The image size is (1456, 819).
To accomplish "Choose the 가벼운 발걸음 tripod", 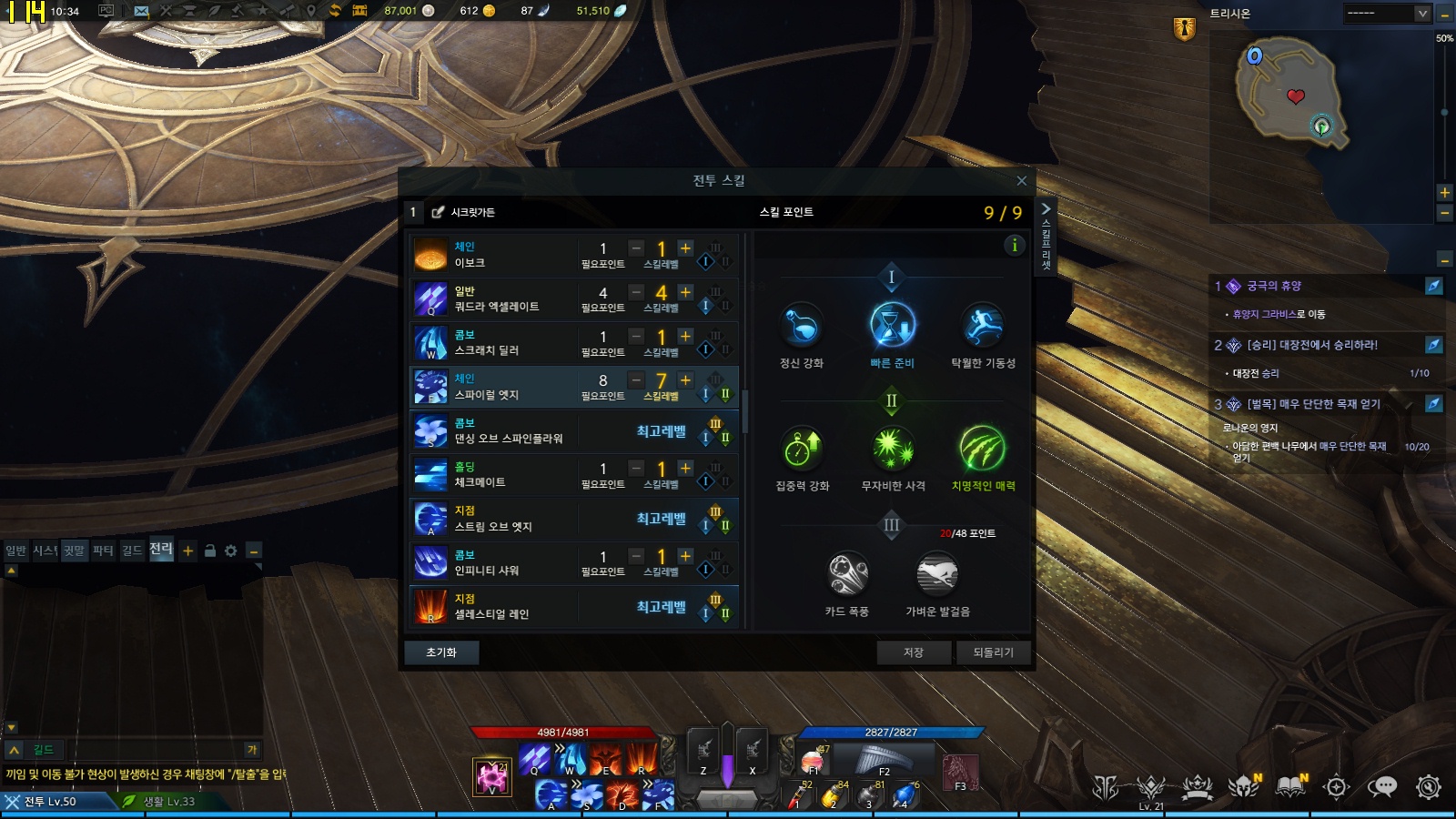I will 937,574.
